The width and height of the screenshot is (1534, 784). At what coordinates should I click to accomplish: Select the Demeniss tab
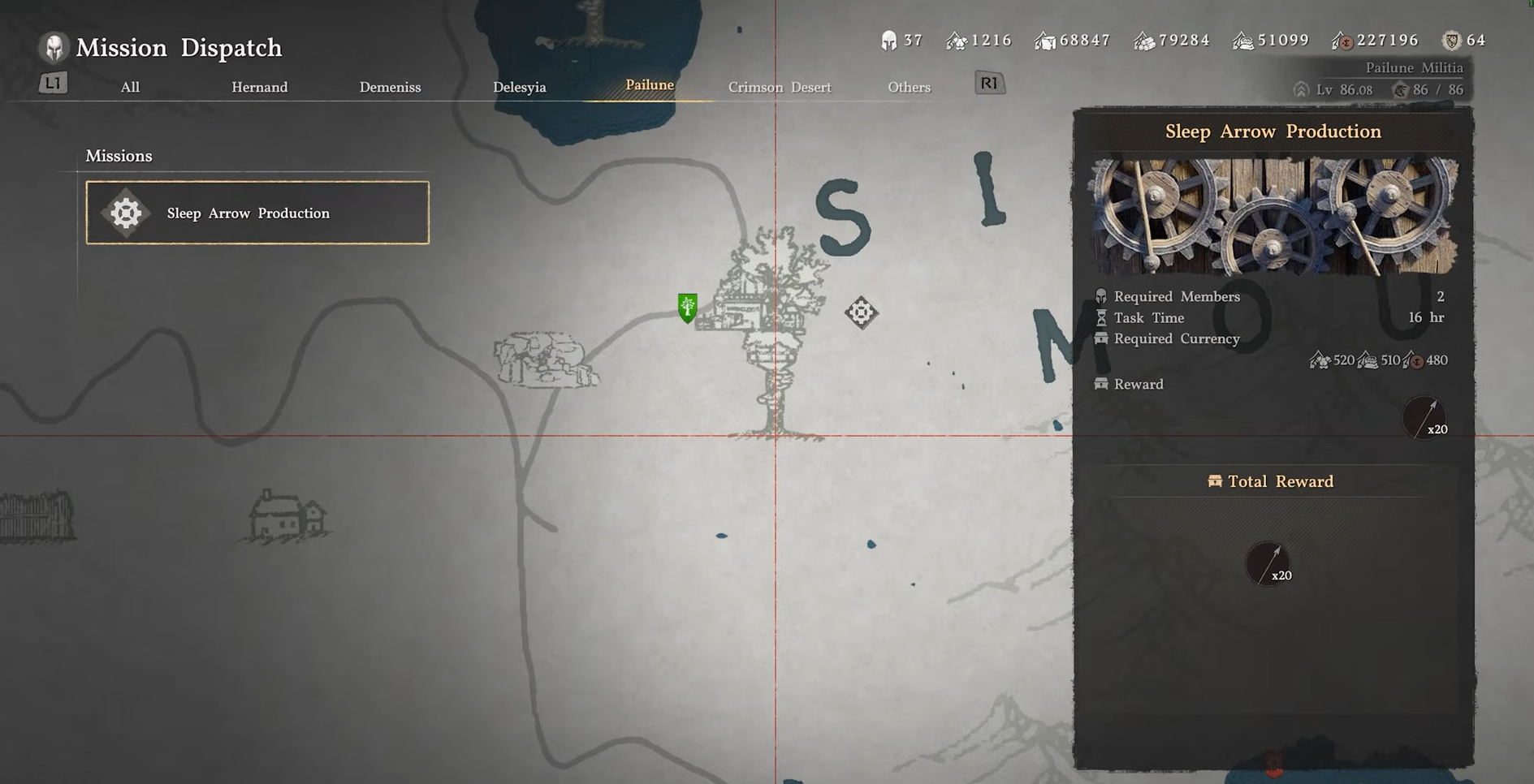click(390, 87)
